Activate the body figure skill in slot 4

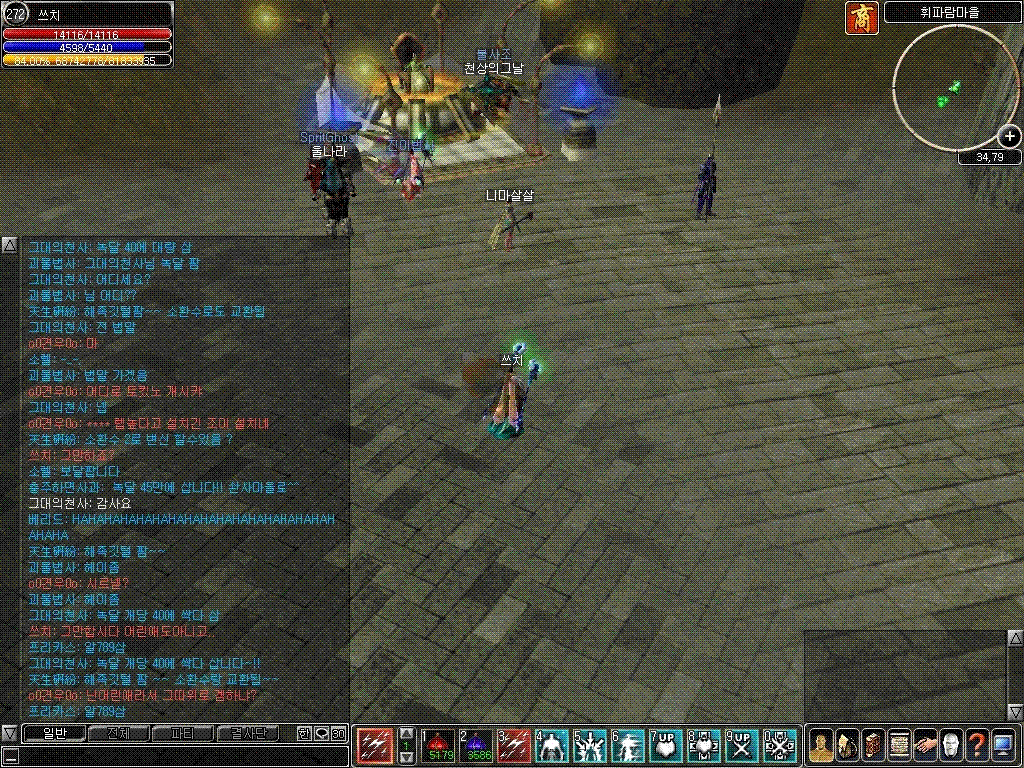(551, 746)
